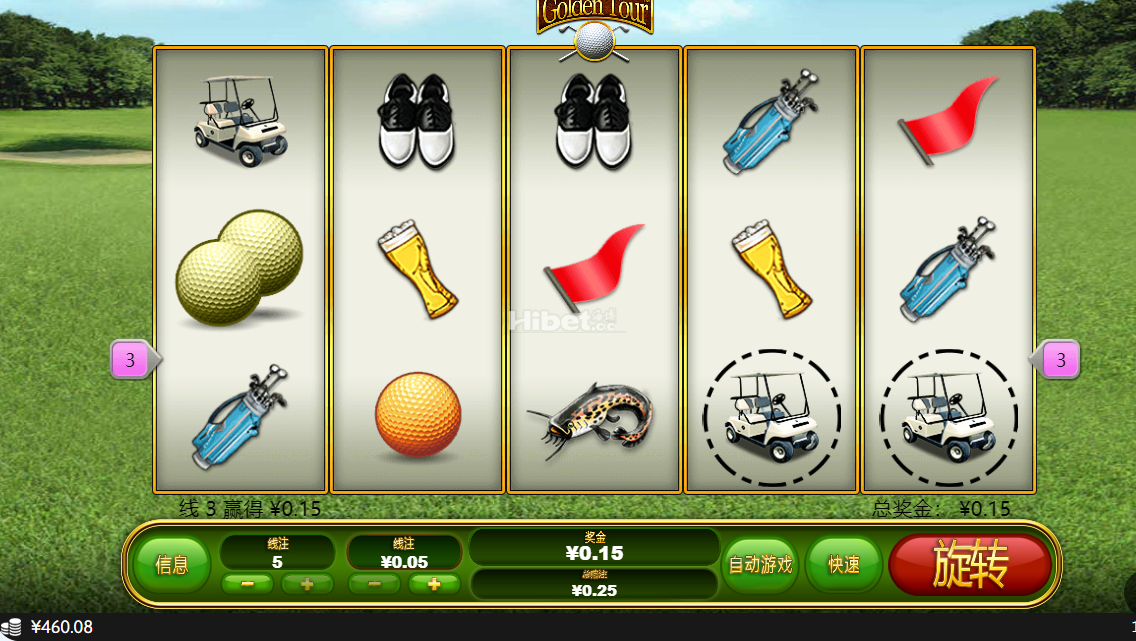This screenshot has width=1136, height=641.
Task: Spin the reels with the red 旋转 button
Action: pyautogui.click(x=969, y=565)
